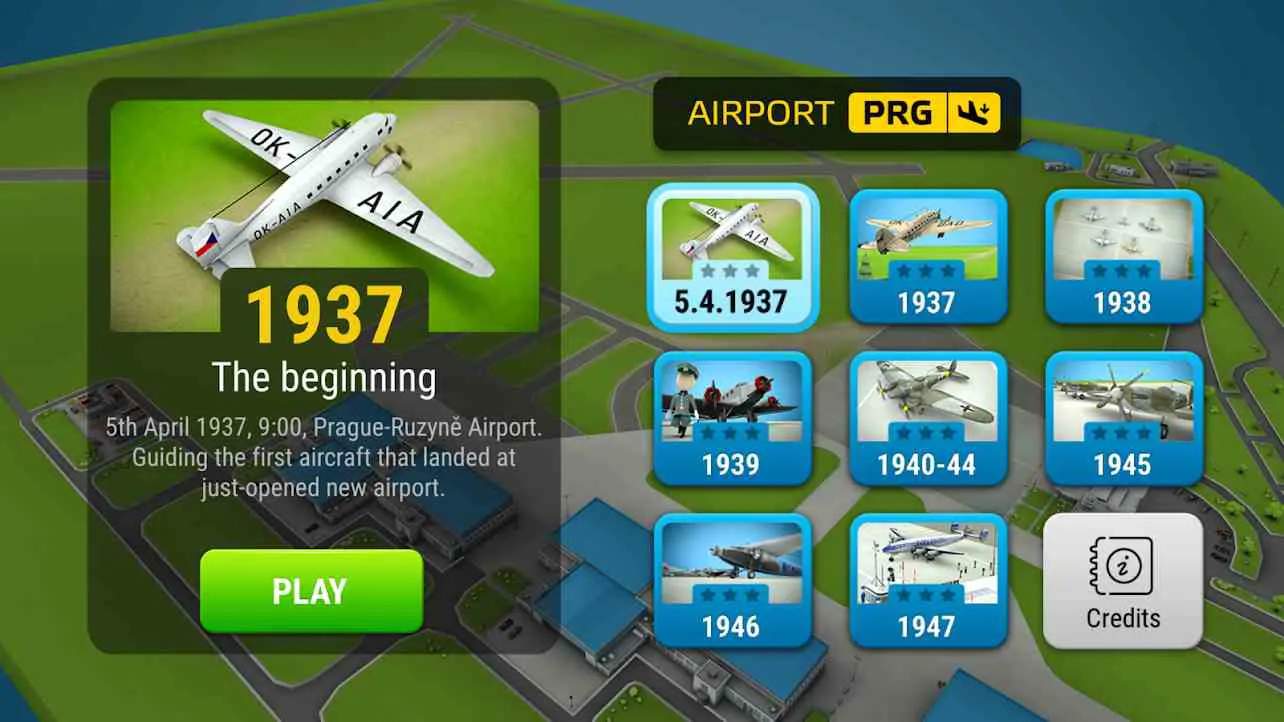Open the 1938 airfield level
The image size is (1284, 722).
(1123, 255)
